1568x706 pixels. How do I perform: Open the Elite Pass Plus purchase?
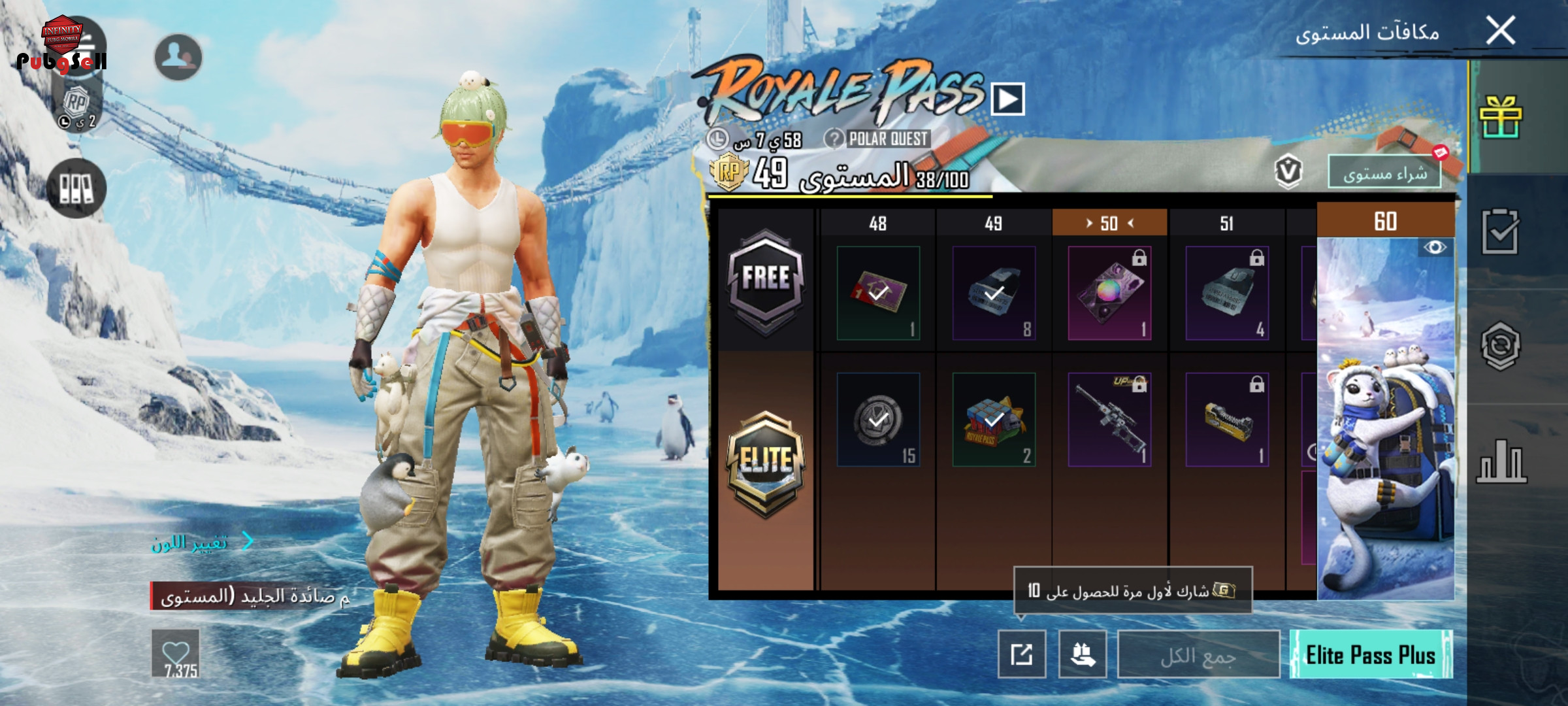point(1371,654)
